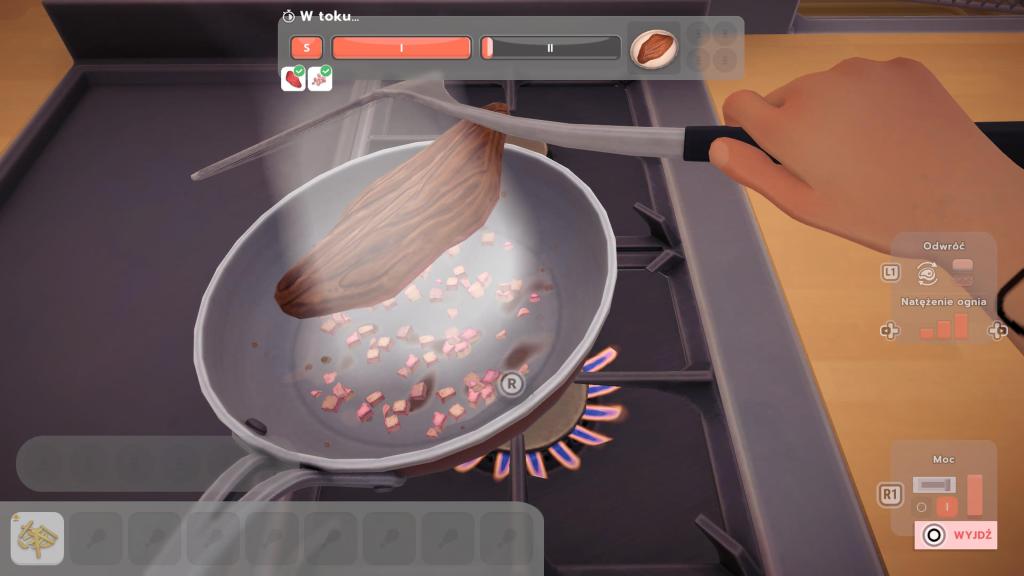Select the raw meat ingredient icon

293,78
